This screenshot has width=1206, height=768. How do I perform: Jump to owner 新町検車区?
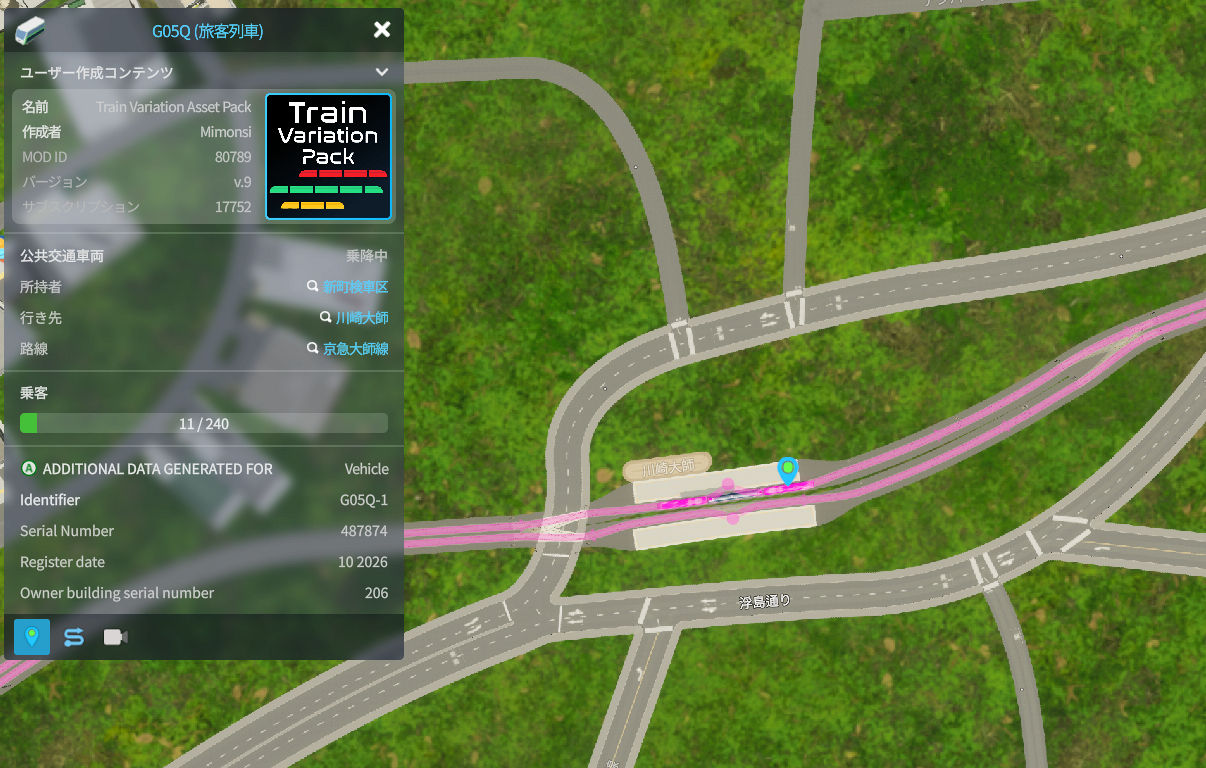click(354, 287)
